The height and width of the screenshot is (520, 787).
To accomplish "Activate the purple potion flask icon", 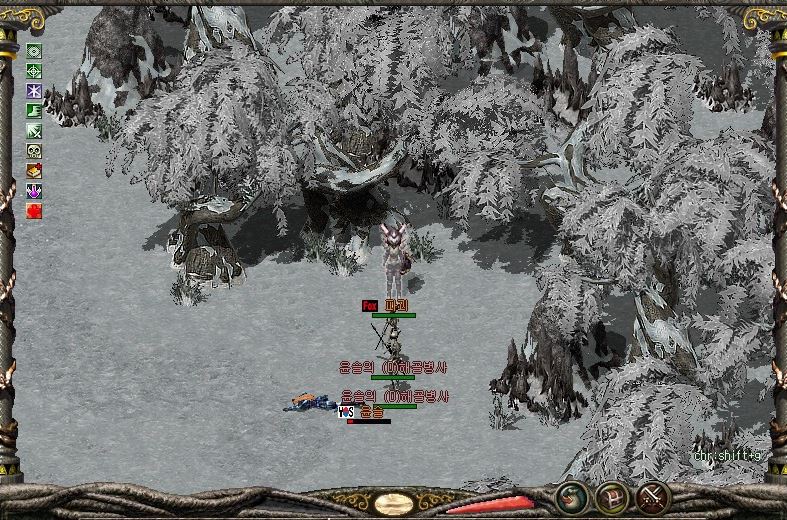I will click(x=34, y=191).
